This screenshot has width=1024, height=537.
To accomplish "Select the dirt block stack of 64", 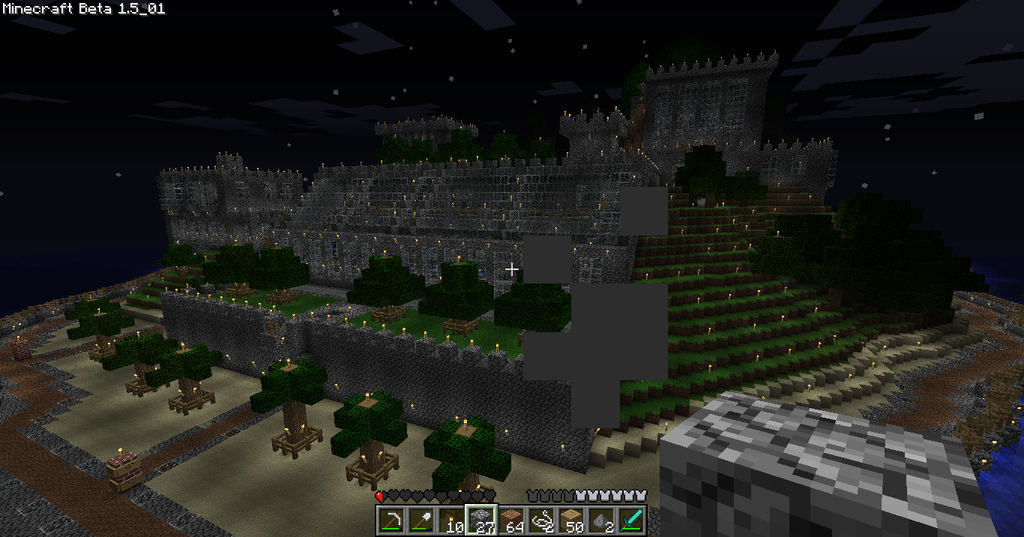I will 512,520.
